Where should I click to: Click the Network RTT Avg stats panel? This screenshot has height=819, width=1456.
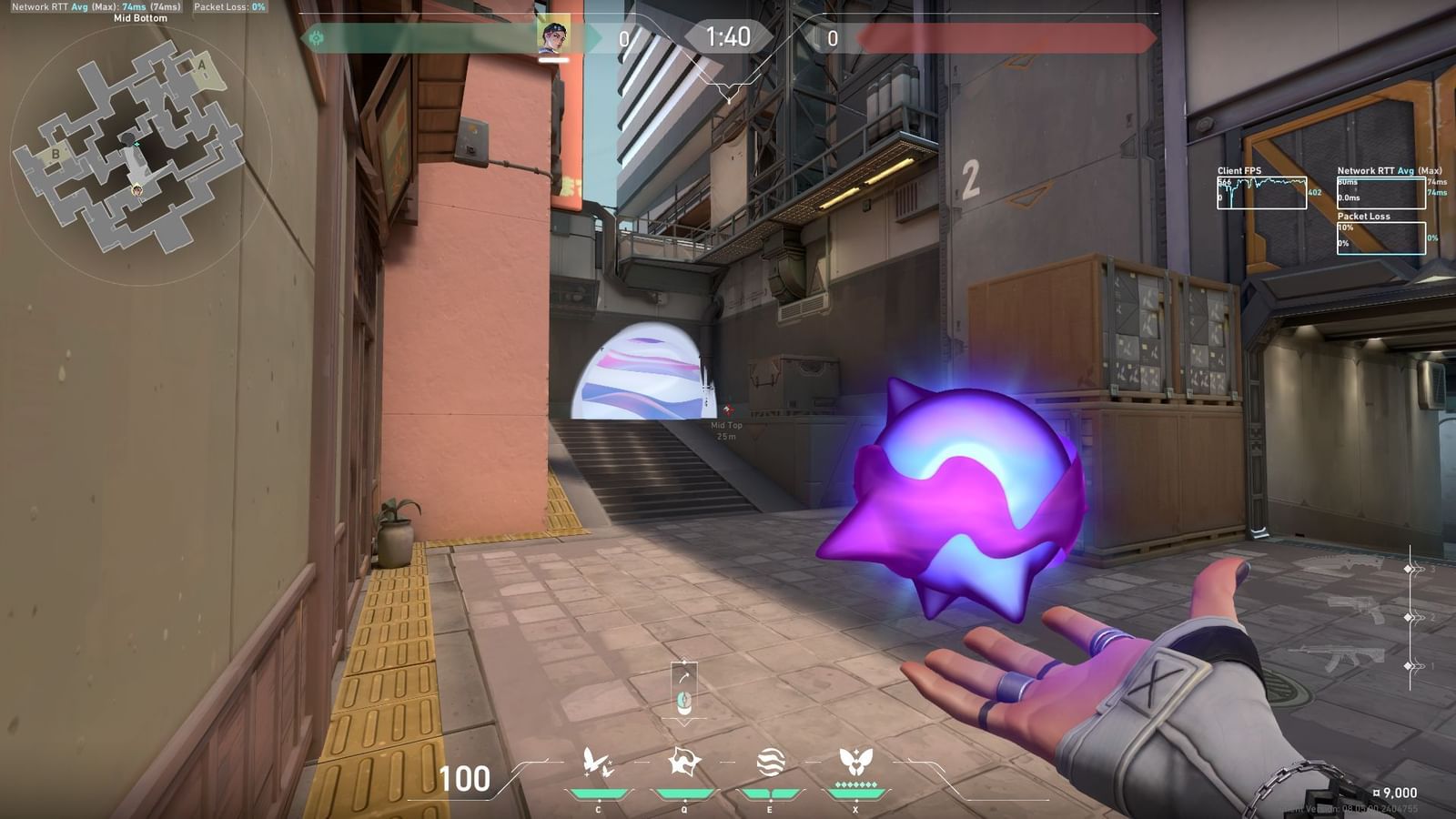point(1380,191)
